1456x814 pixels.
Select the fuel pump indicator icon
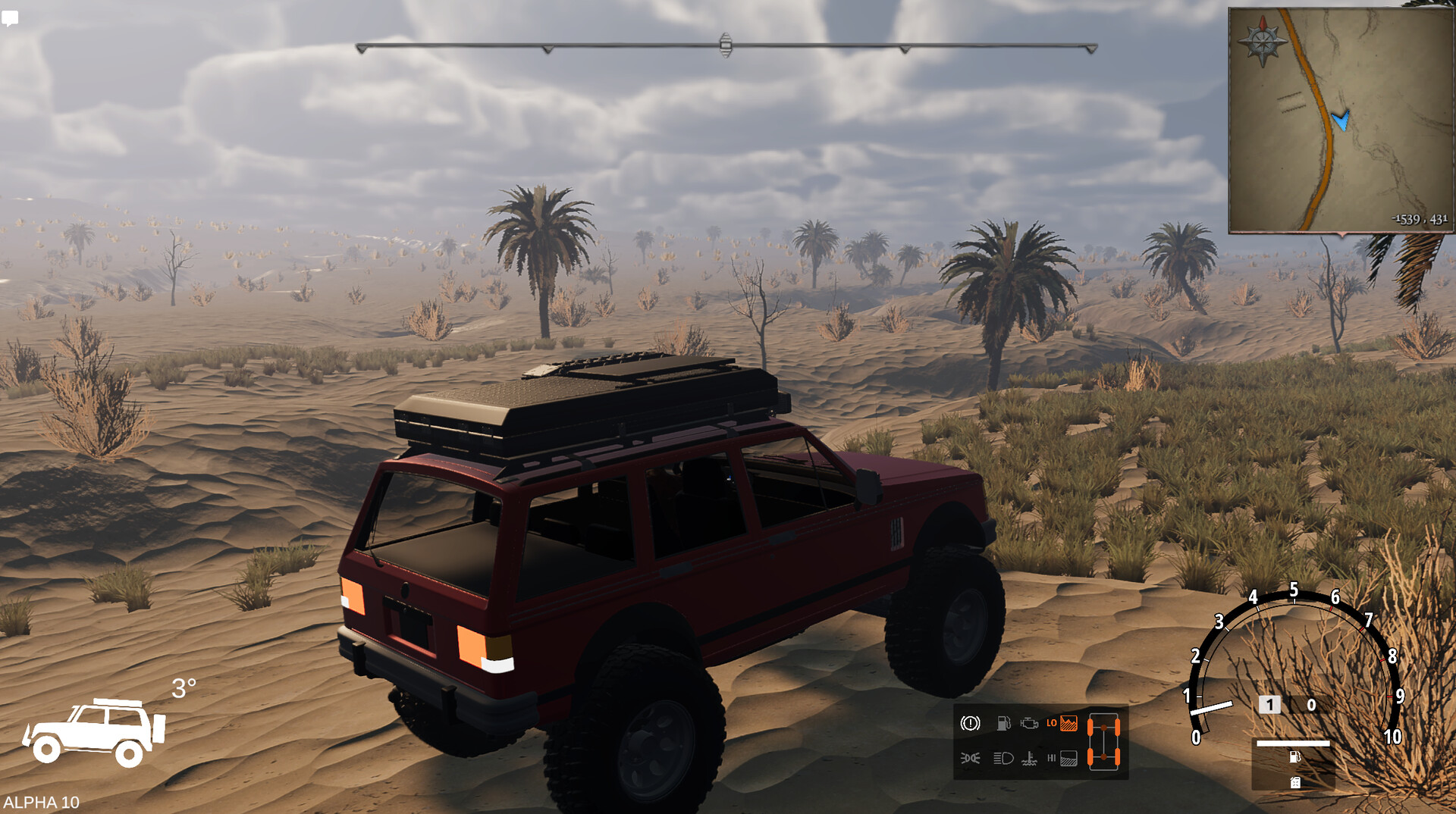click(1003, 723)
